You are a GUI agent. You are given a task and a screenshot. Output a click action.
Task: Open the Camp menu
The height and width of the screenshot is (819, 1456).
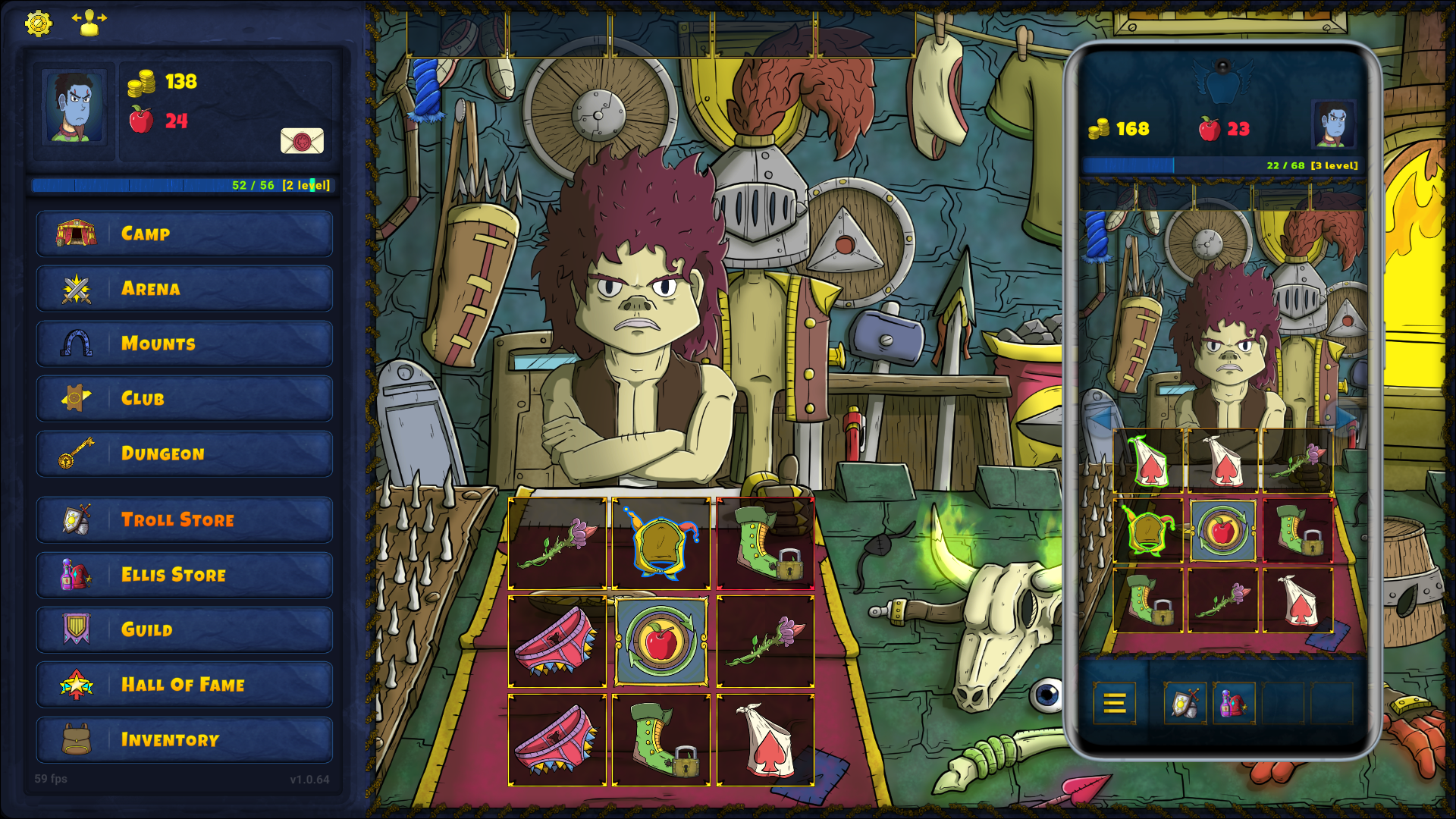point(184,234)
